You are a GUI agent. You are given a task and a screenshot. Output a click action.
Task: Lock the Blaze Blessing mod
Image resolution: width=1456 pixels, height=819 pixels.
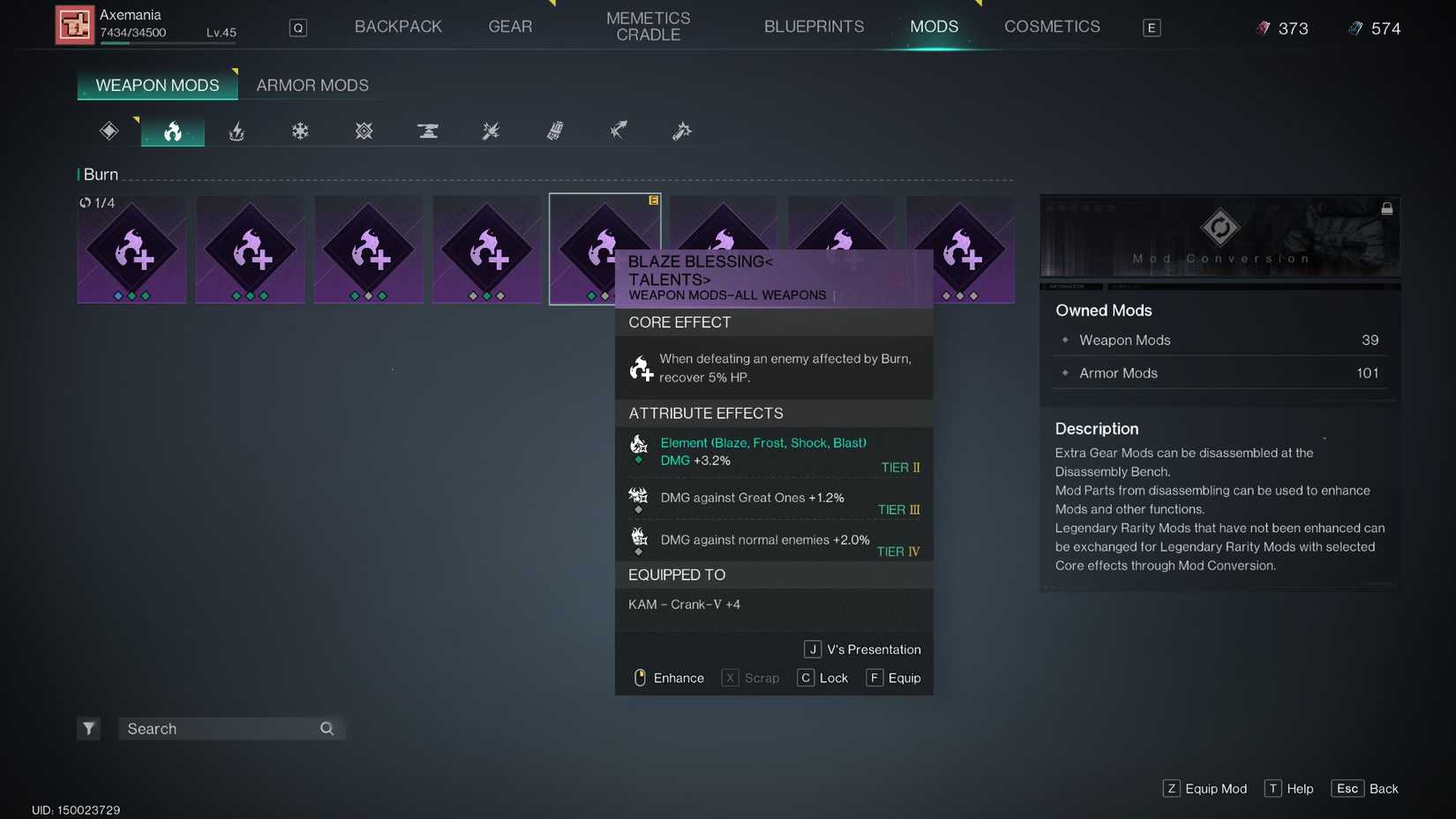(x=822, y=678)
